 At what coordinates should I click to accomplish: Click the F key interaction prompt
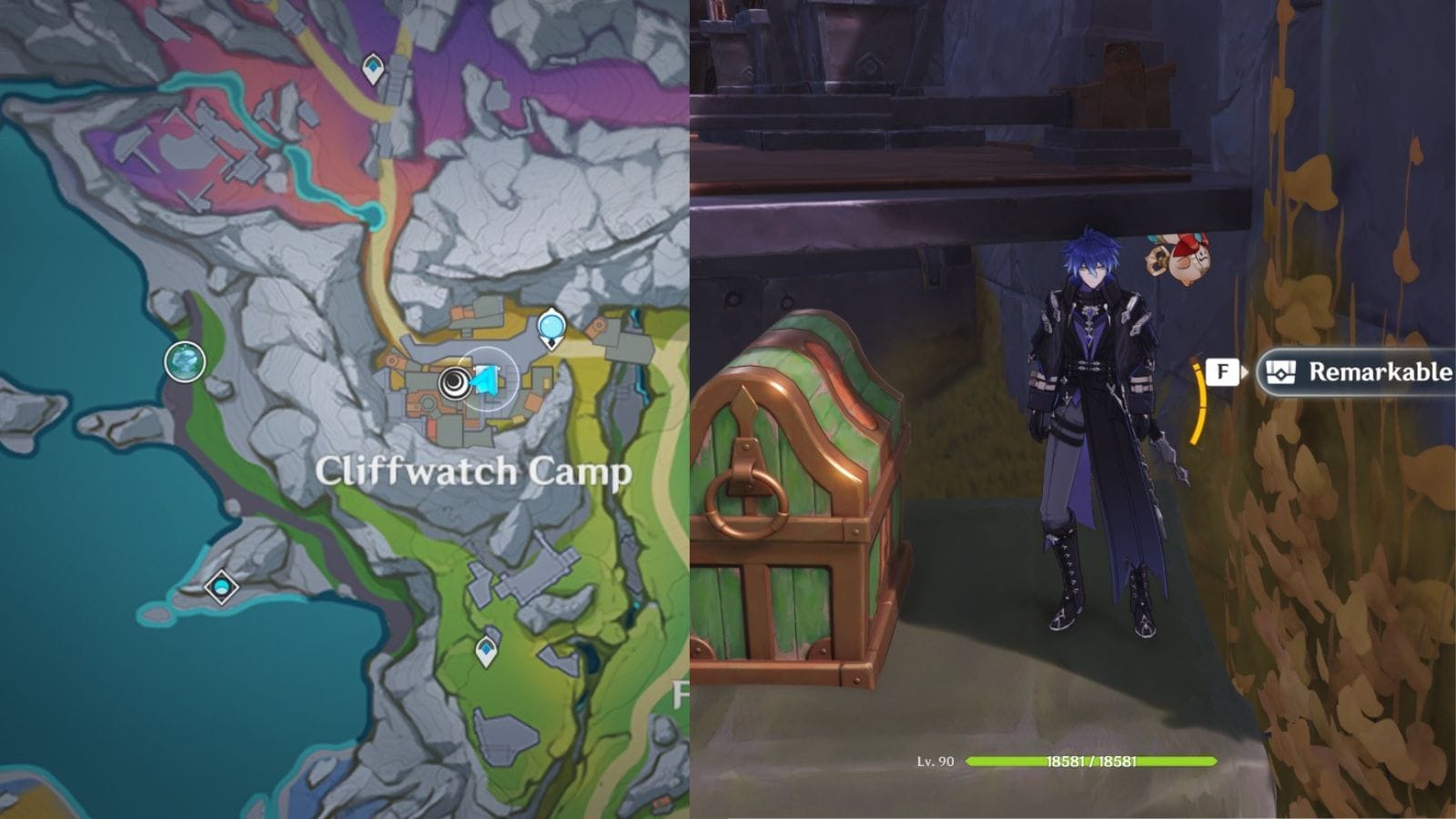tap(1221, 371)
